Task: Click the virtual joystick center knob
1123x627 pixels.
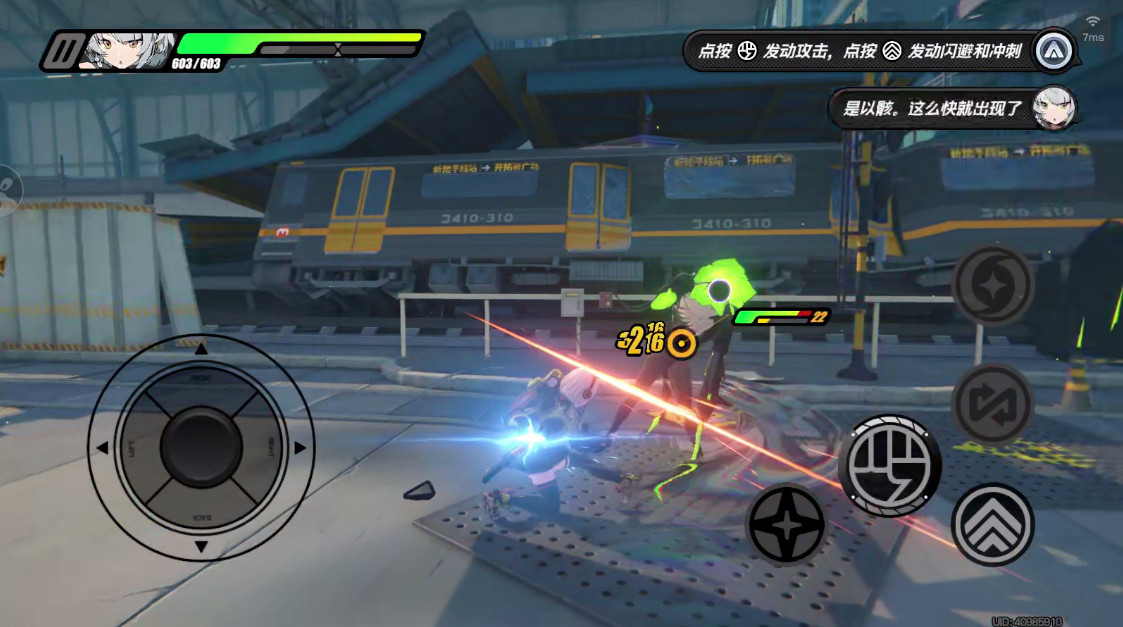Action: click(x=201, y=447)
